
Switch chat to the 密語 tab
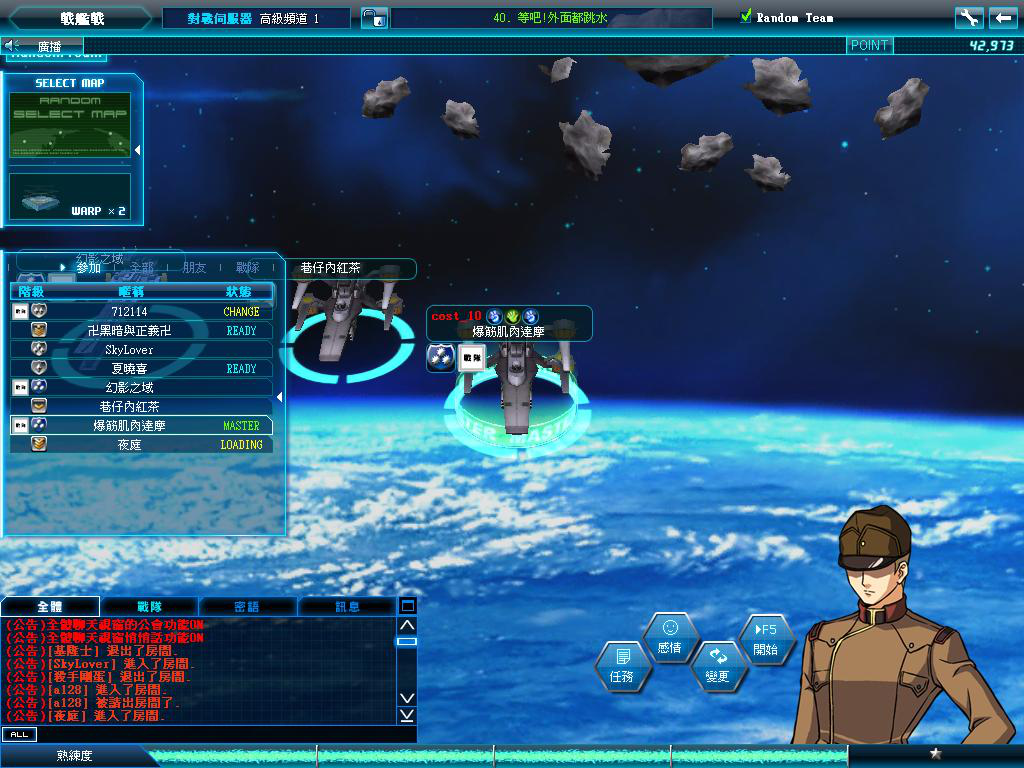coord(247,606)
